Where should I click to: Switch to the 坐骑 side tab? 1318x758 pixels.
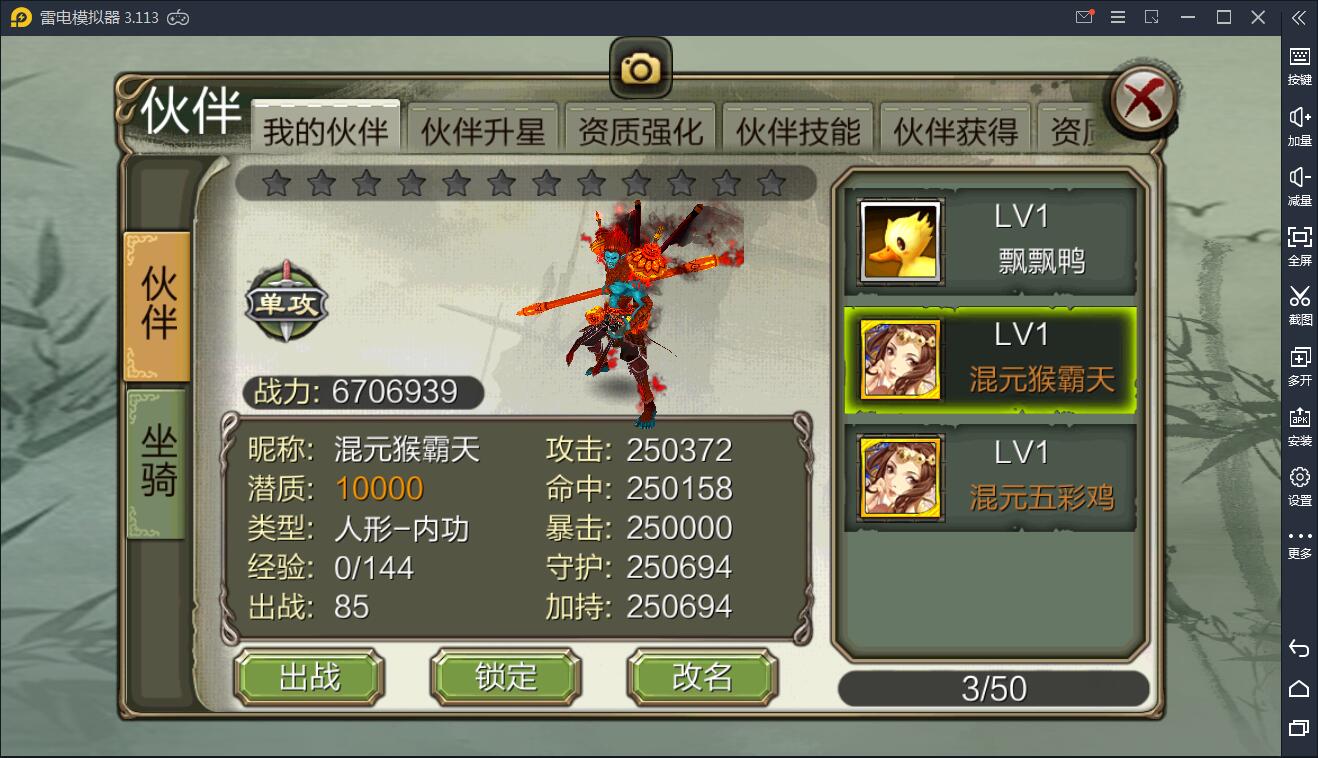click(x=157, y=462)
